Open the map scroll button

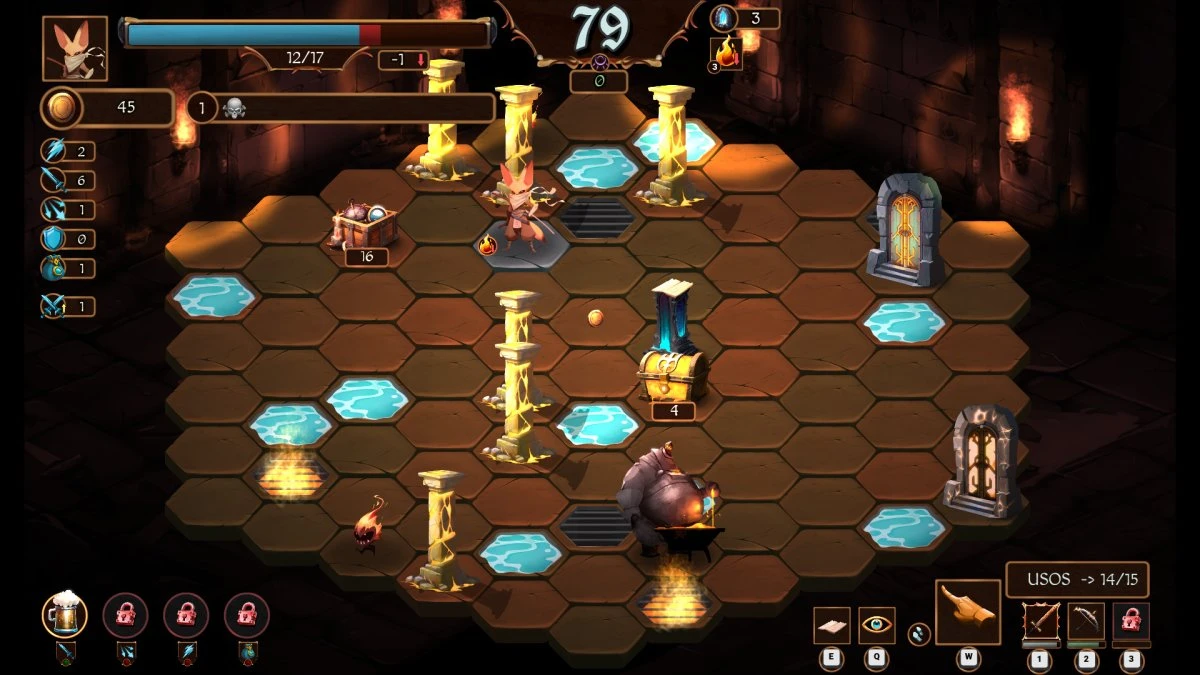831,625
